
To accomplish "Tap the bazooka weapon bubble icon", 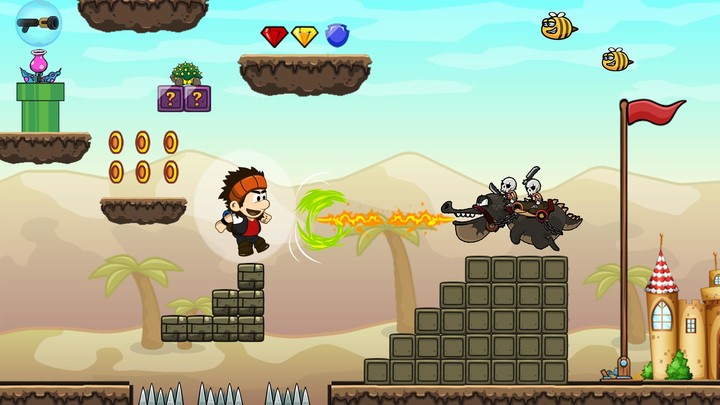I will (x=38, y=21).
